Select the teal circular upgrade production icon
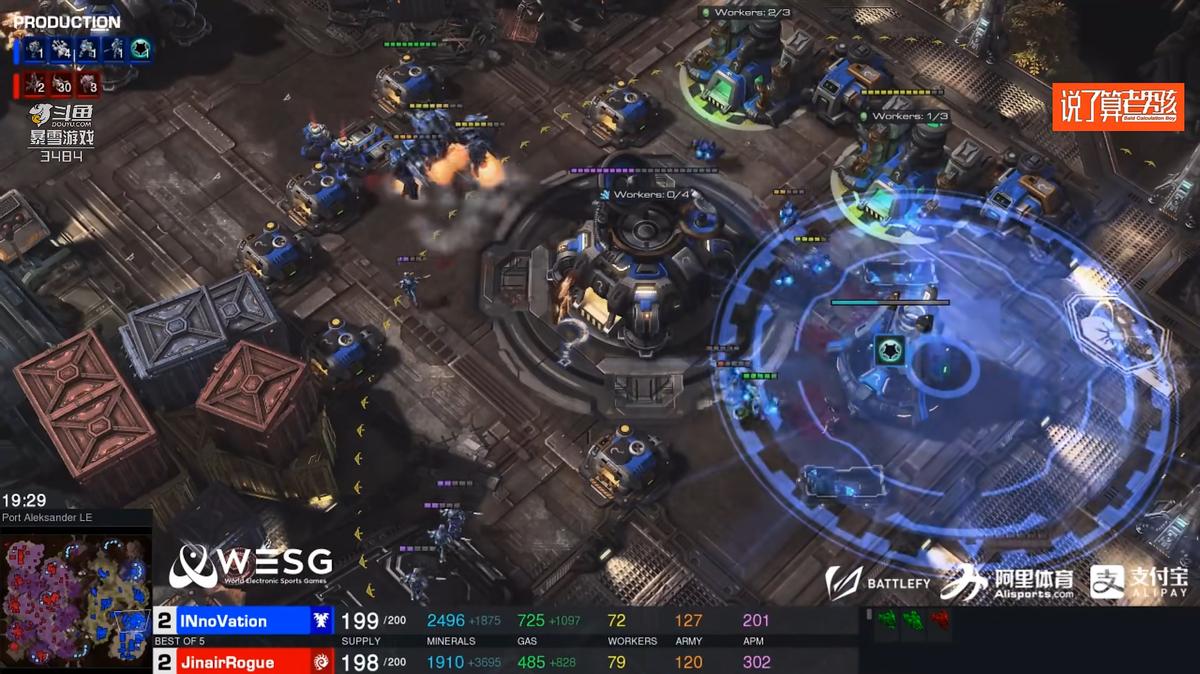 tap(140, 49)
